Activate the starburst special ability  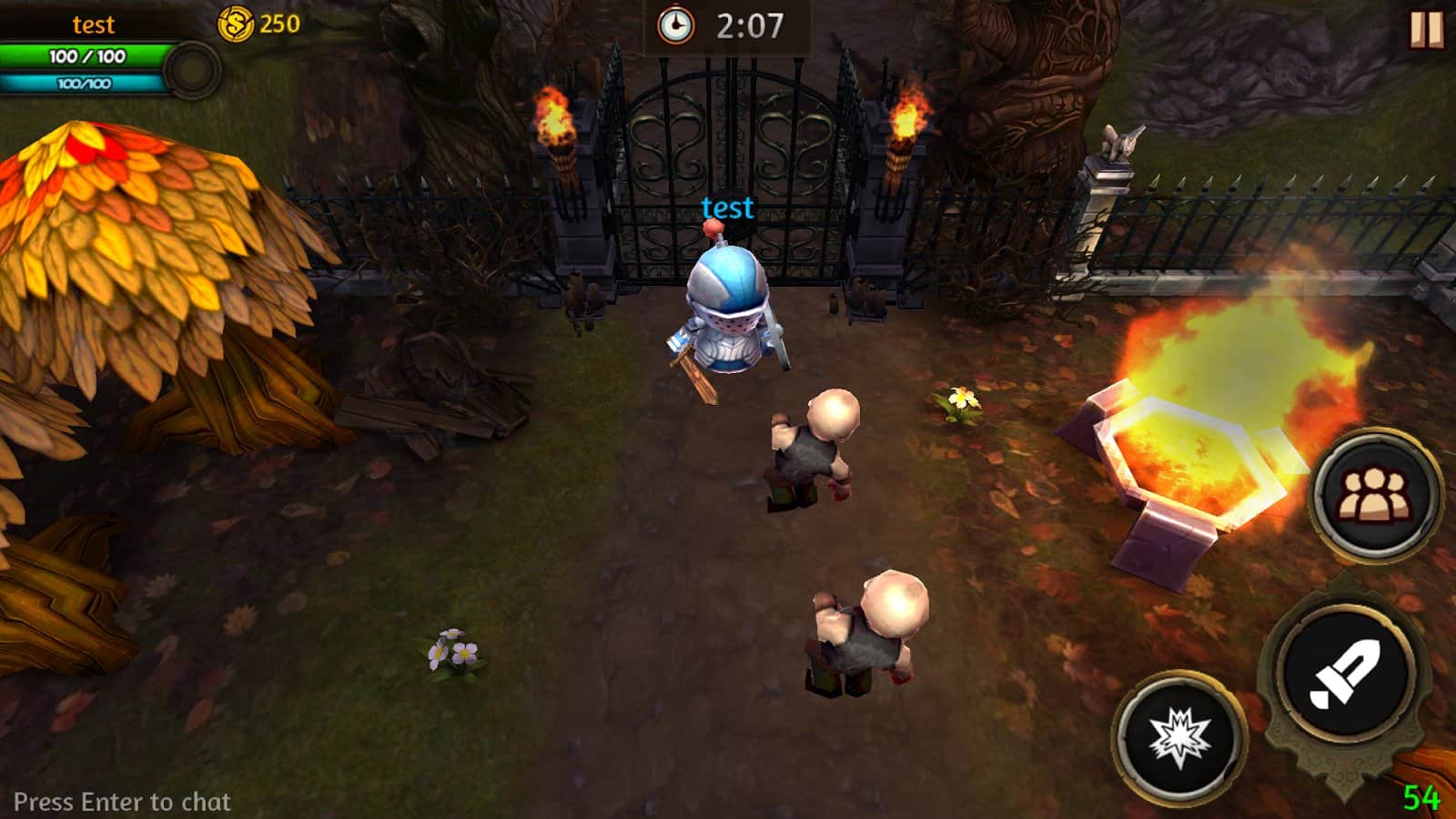point(1179,737)
